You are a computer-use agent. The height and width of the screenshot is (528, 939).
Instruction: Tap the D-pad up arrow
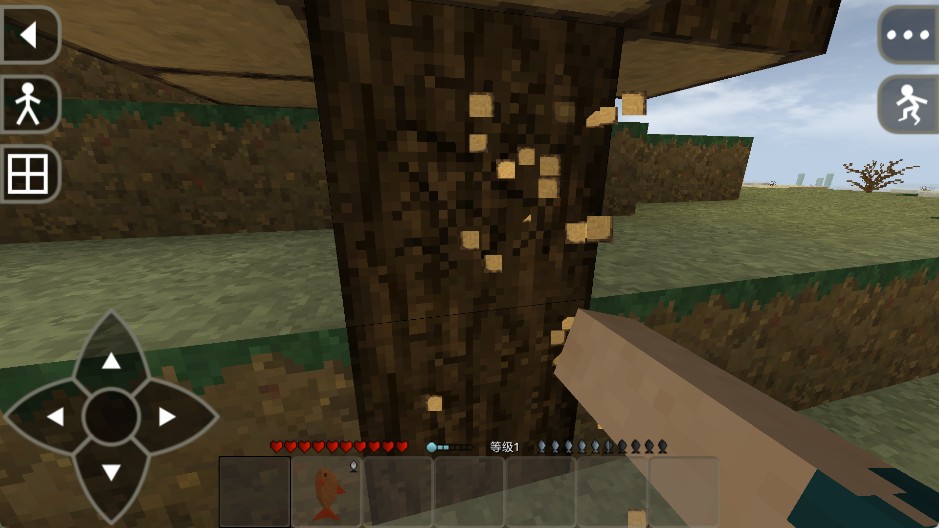[x=111, y=361]
